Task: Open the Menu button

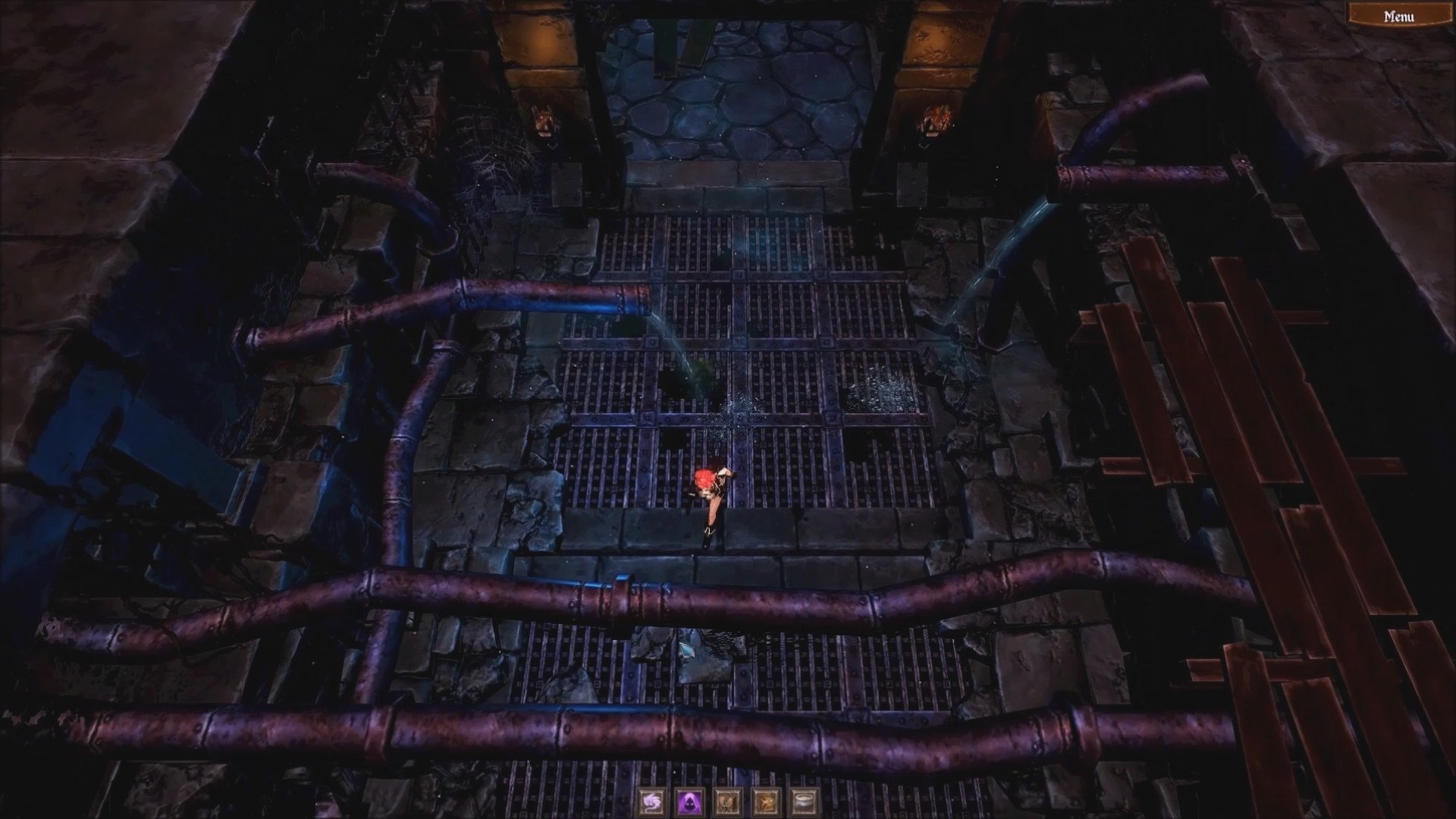Action: 1398,16
